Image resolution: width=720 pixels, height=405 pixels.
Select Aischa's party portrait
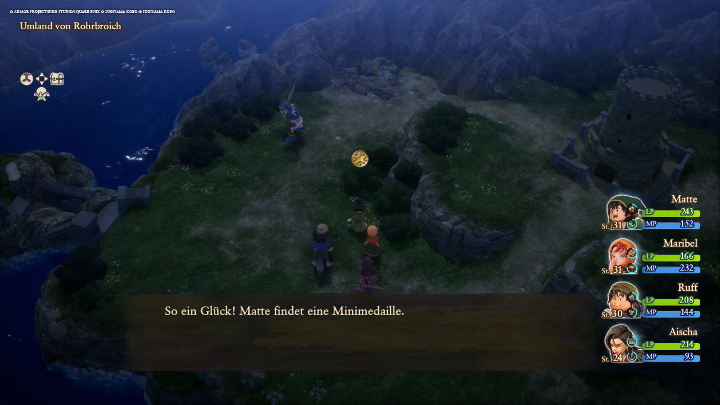(x=621, y=343)
